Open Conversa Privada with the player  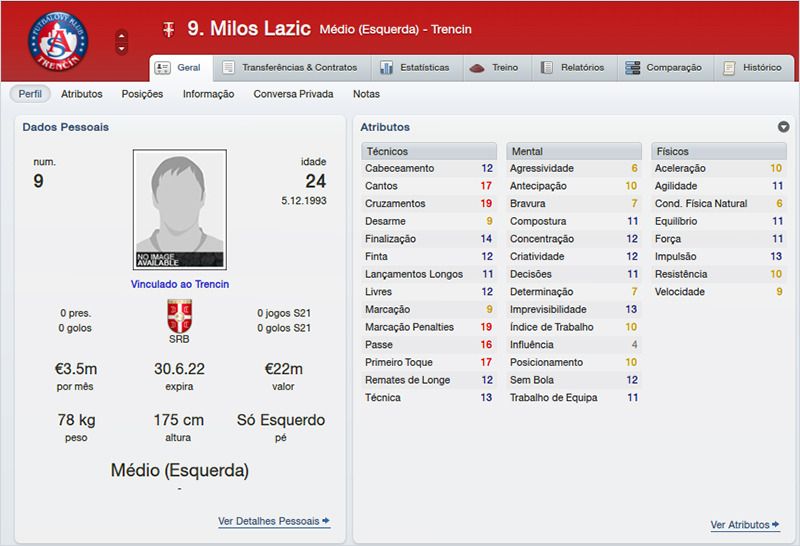pos(293,94)
